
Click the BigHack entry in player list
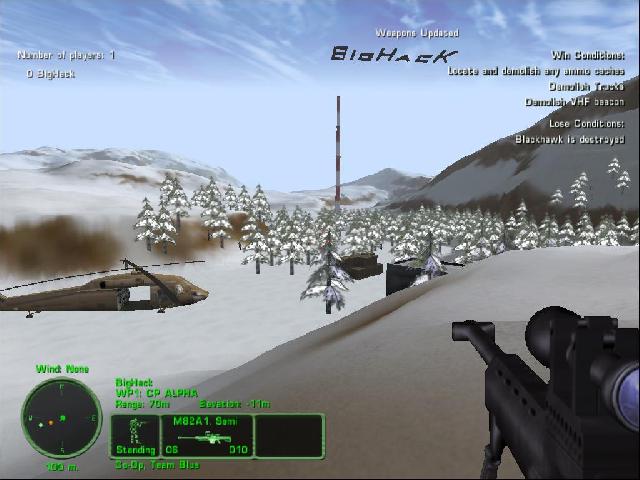coord(51,74)
